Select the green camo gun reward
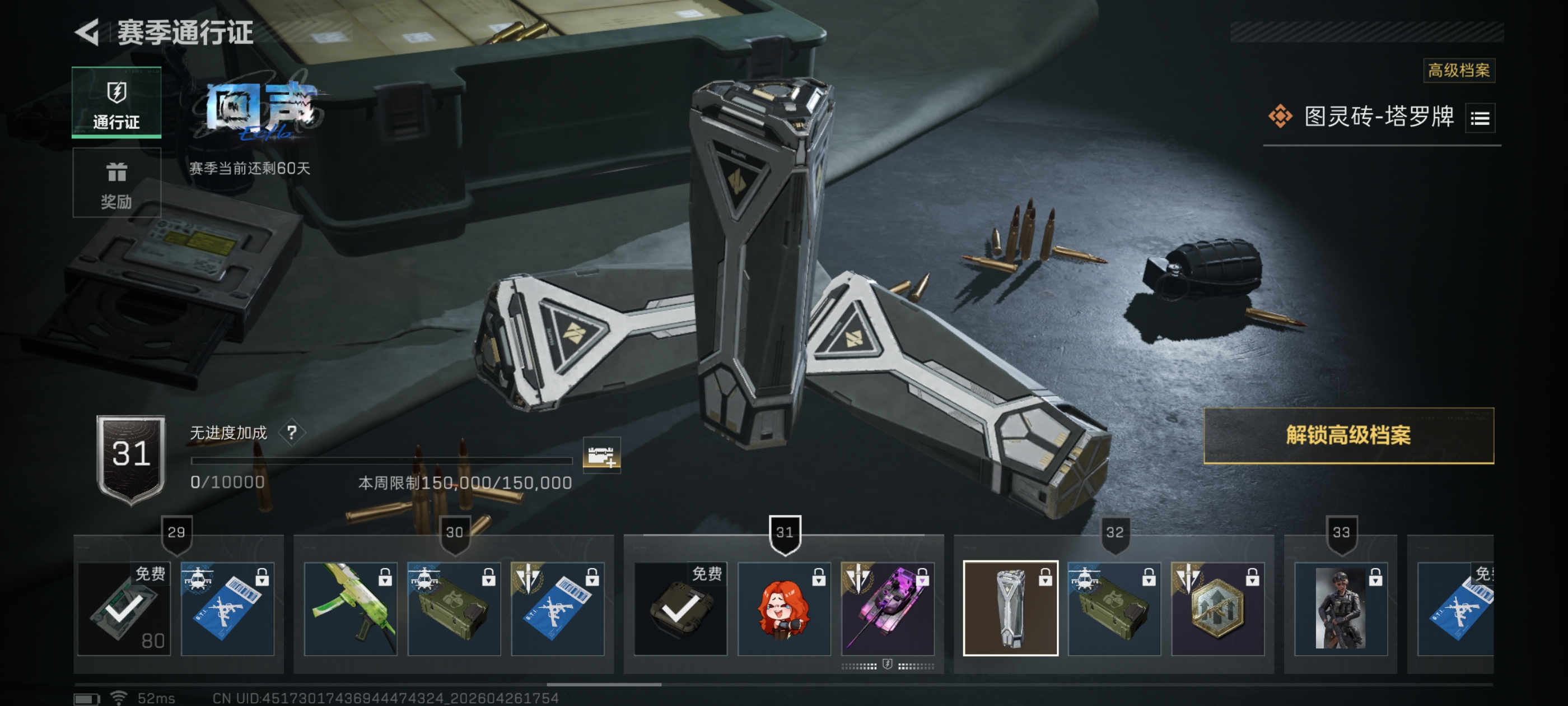Image resolution: width=1568 pixels, height=706 pixels. [x=350, y=609]
